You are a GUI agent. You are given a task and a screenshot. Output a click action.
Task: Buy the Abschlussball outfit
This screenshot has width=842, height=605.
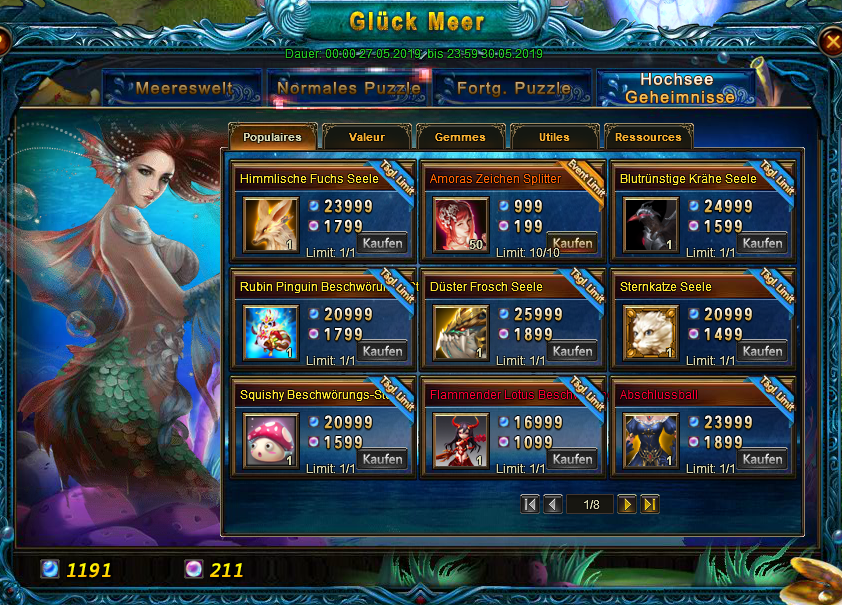[763, 459]
